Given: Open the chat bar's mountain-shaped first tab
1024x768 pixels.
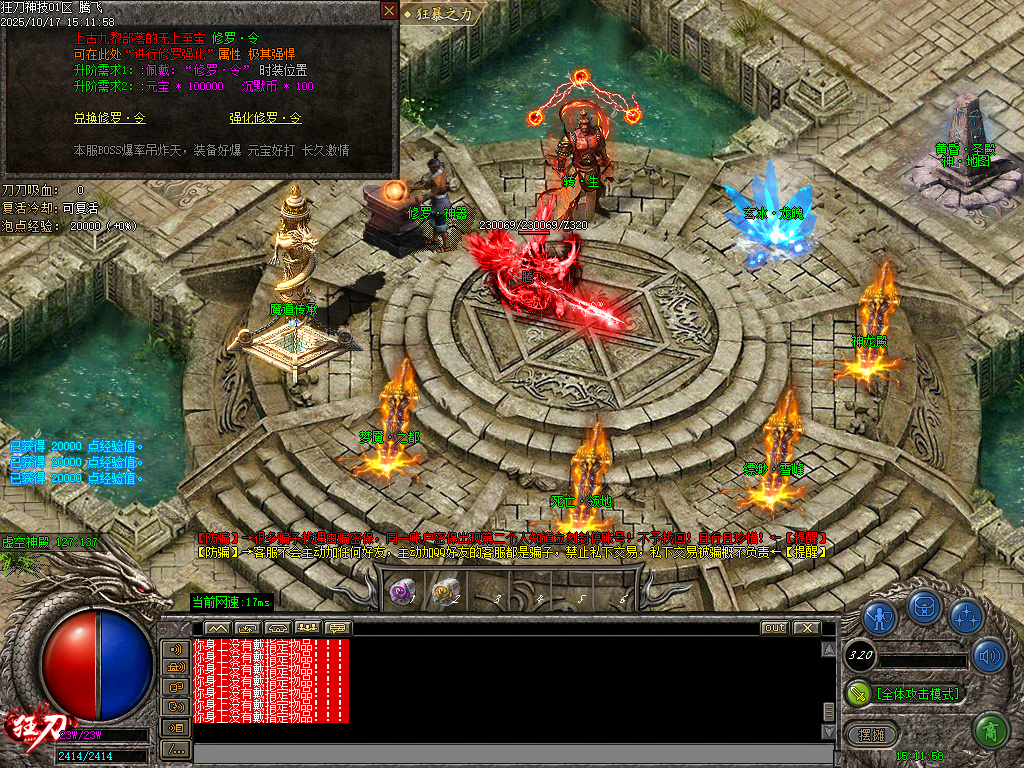Looking at the screenshot, I should tap(217, 628).
